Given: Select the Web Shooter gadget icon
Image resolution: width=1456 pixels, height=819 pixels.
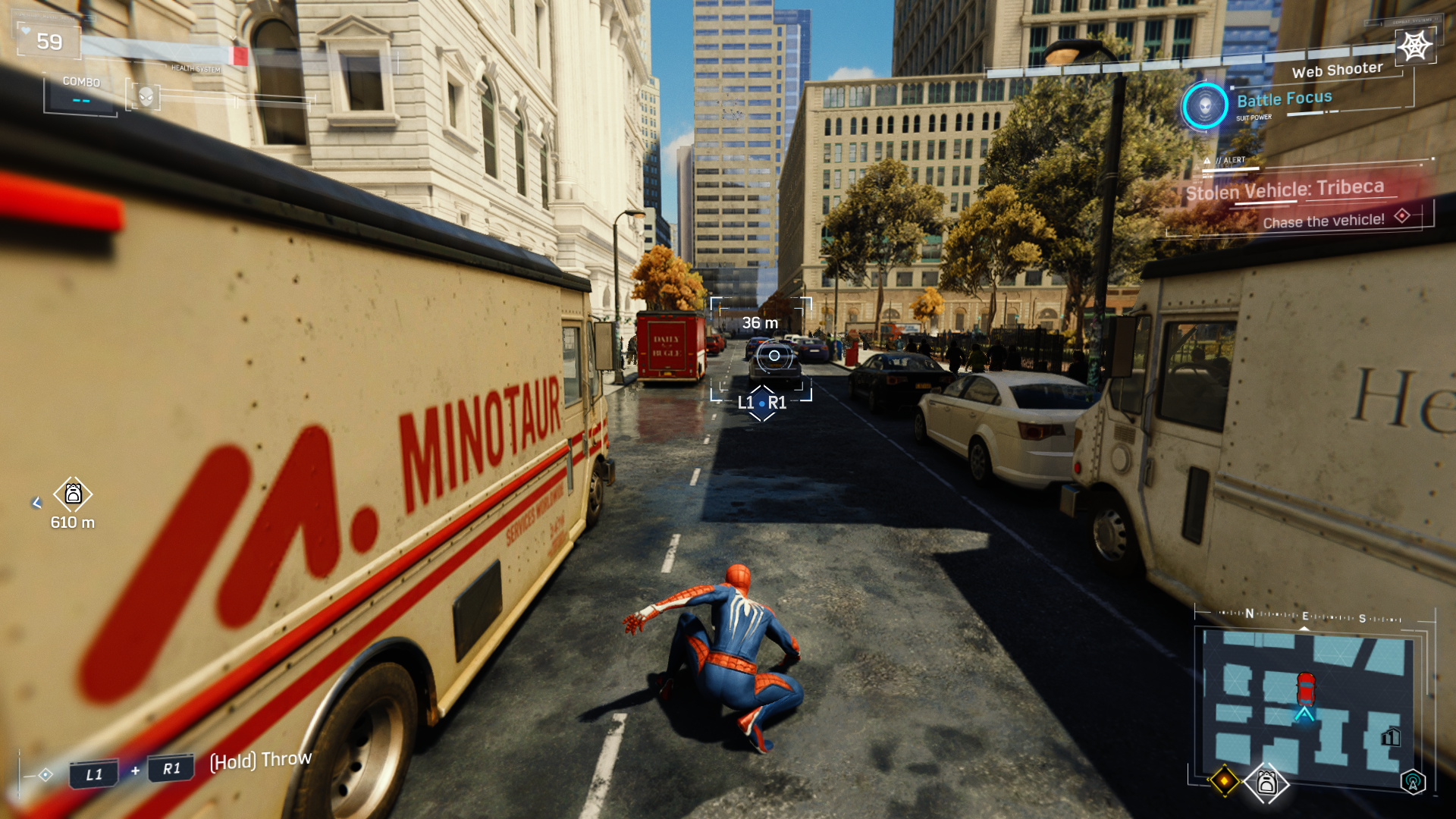Looking at the screenshot, I should [x=1414, y=47].
